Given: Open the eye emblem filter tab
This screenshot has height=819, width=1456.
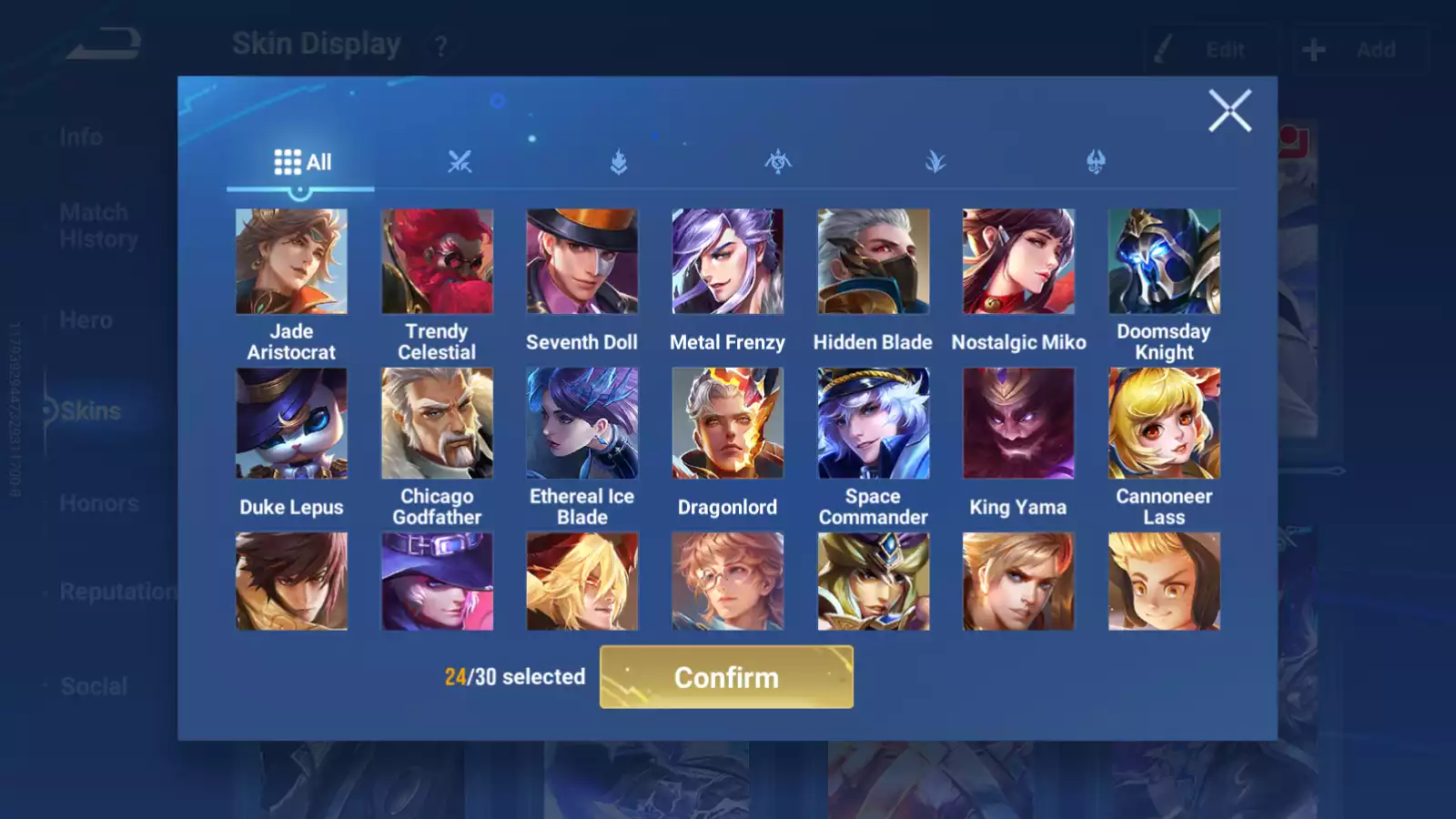Looking at the screenshot, I should [x=777, y=163].
